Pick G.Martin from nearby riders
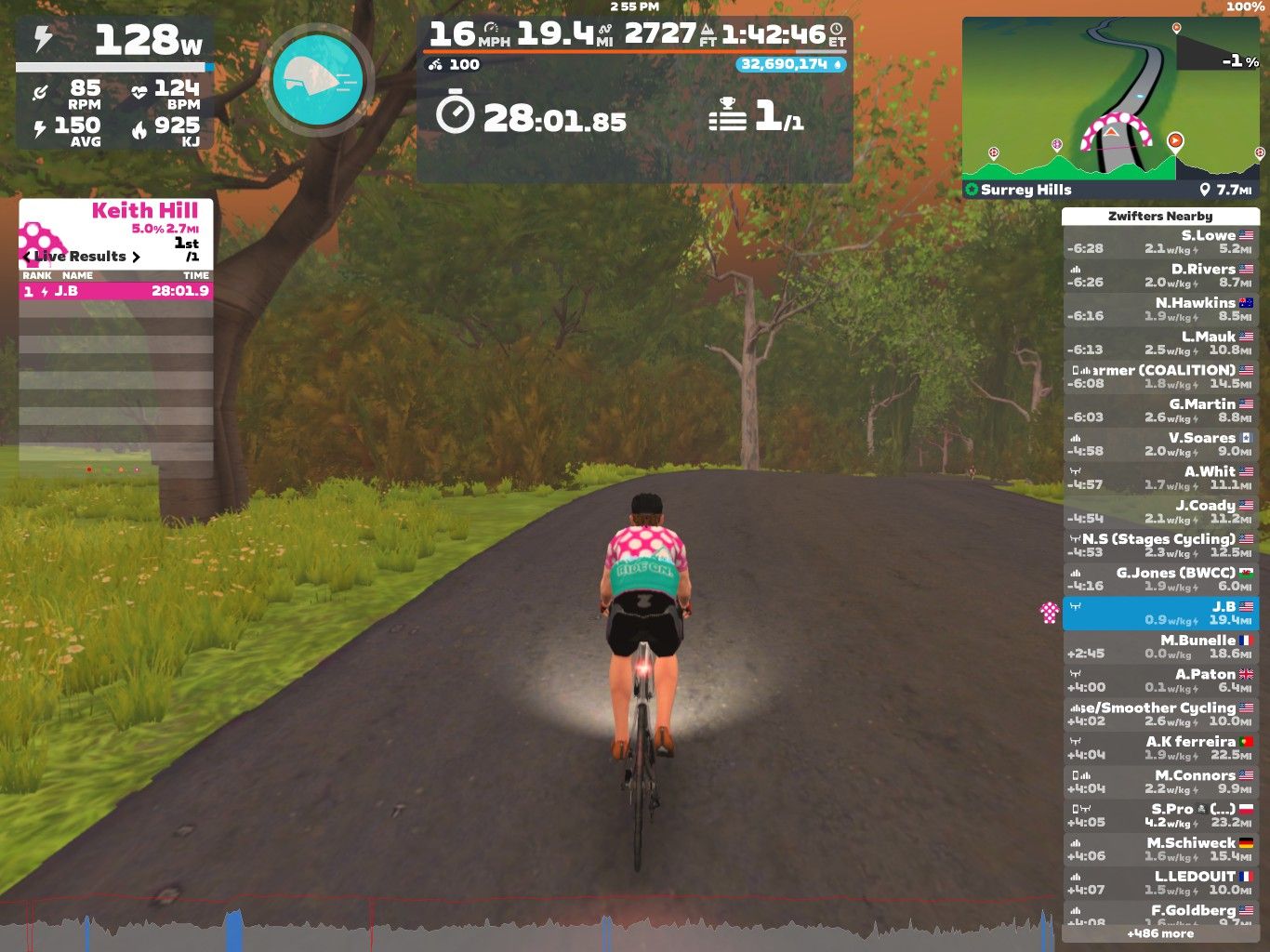 click(1159, 410)
